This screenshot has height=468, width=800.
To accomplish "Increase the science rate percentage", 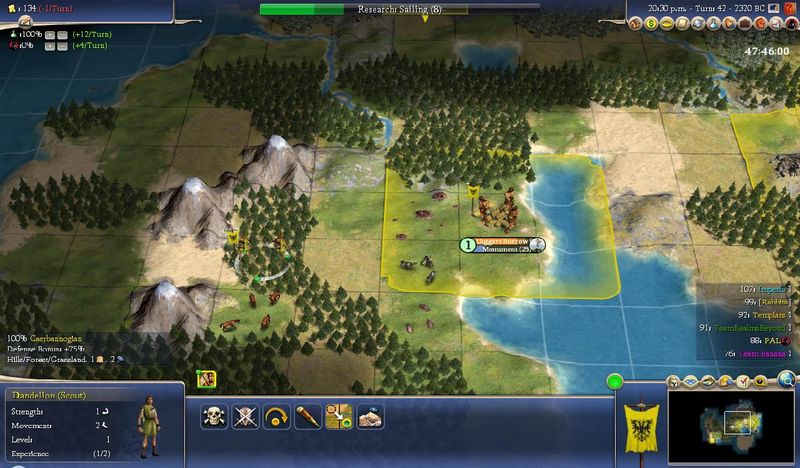I will coord(48,33).
